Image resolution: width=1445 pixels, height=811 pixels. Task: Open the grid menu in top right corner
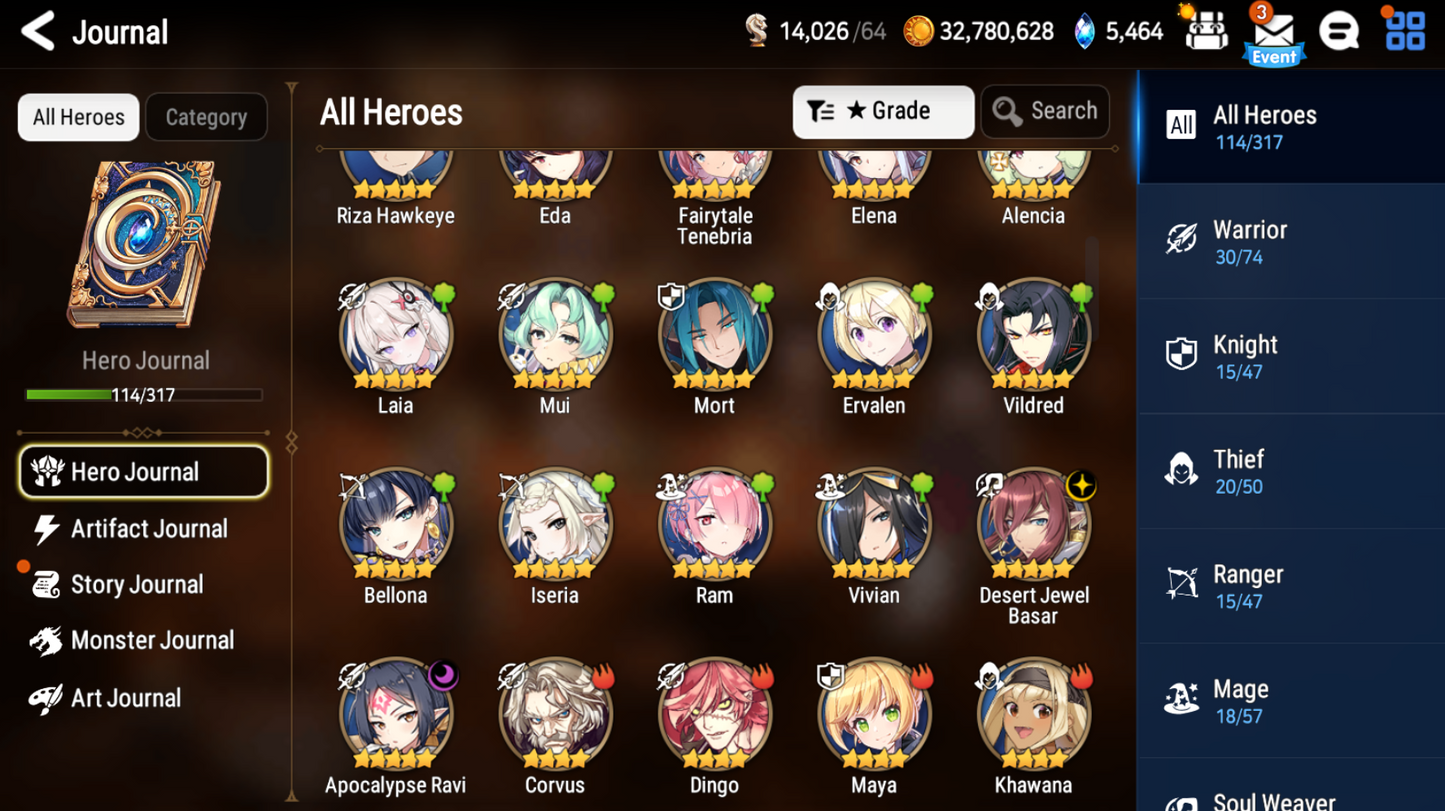1402,31
